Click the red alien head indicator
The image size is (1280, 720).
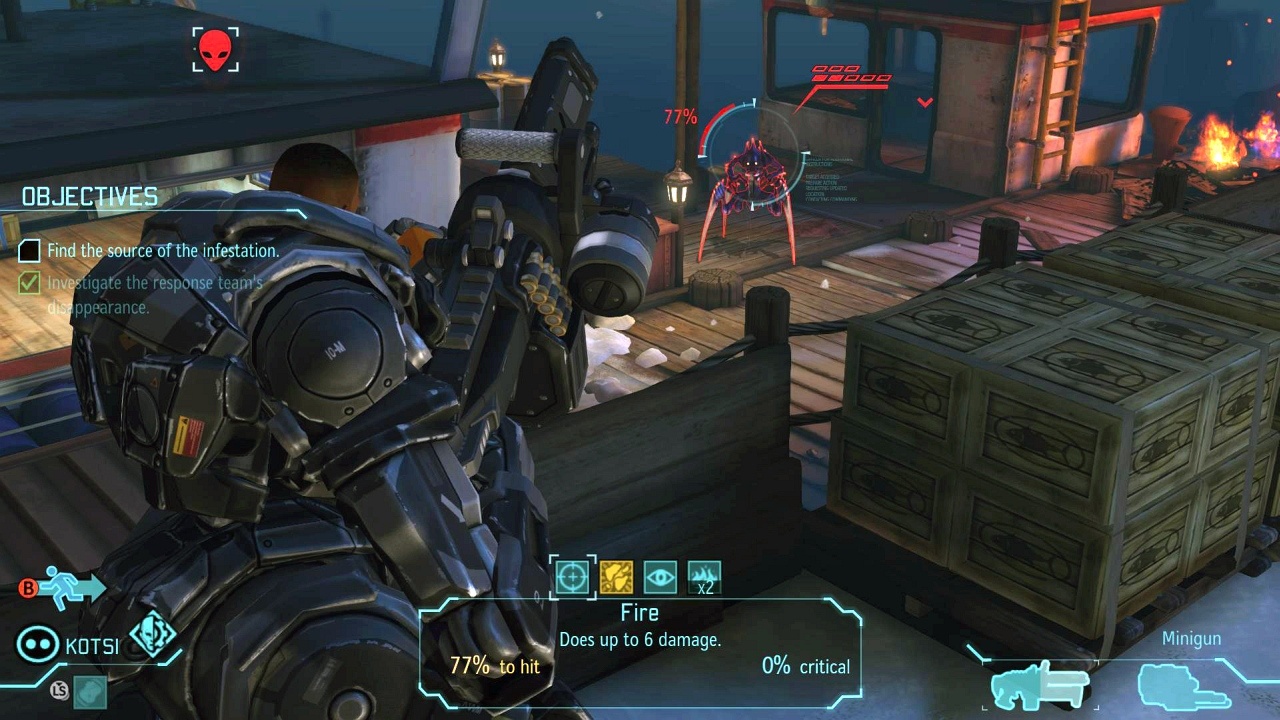(216, 49)
